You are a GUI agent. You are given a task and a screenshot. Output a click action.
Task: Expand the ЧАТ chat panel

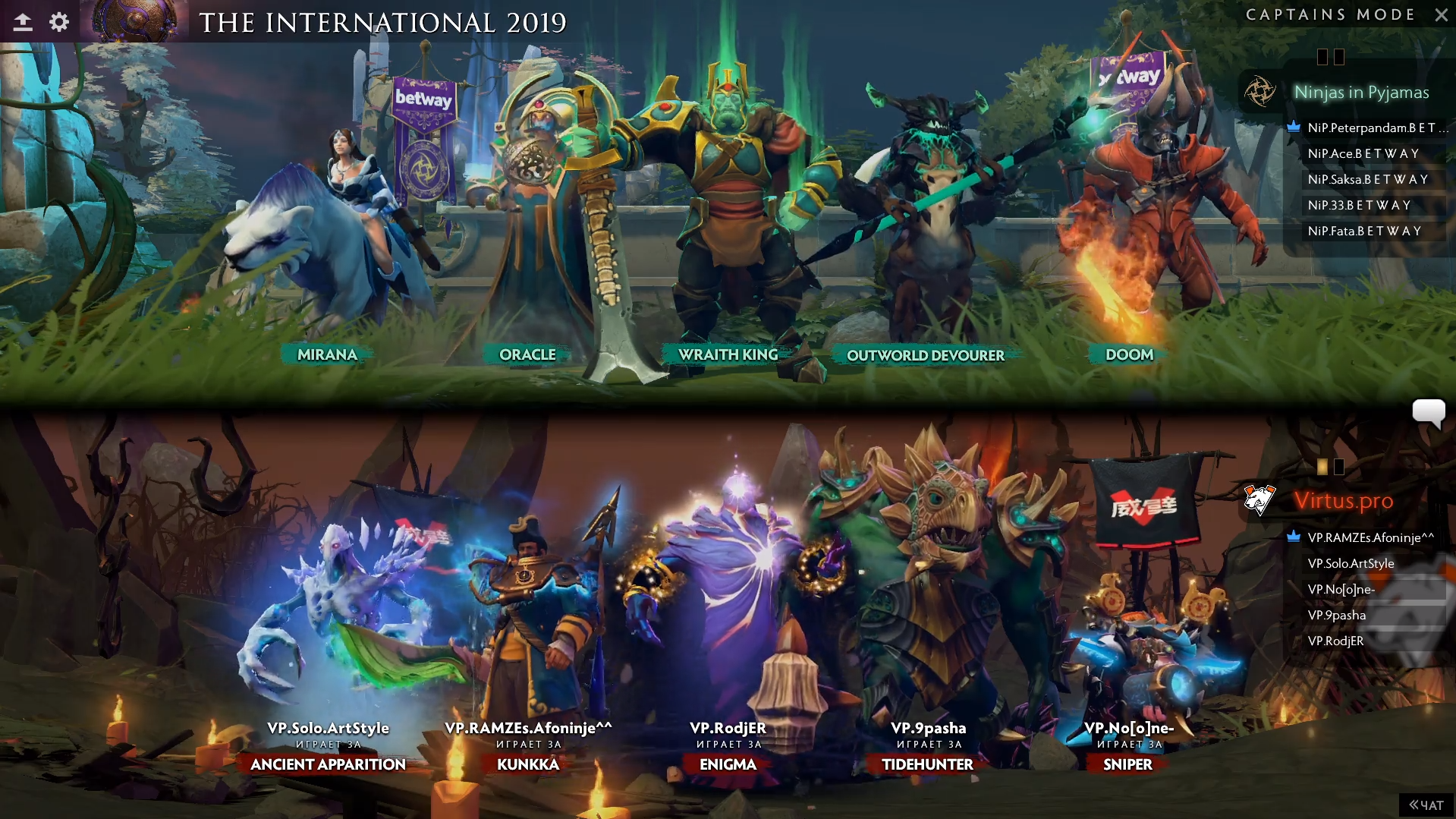pos(1426,805)
